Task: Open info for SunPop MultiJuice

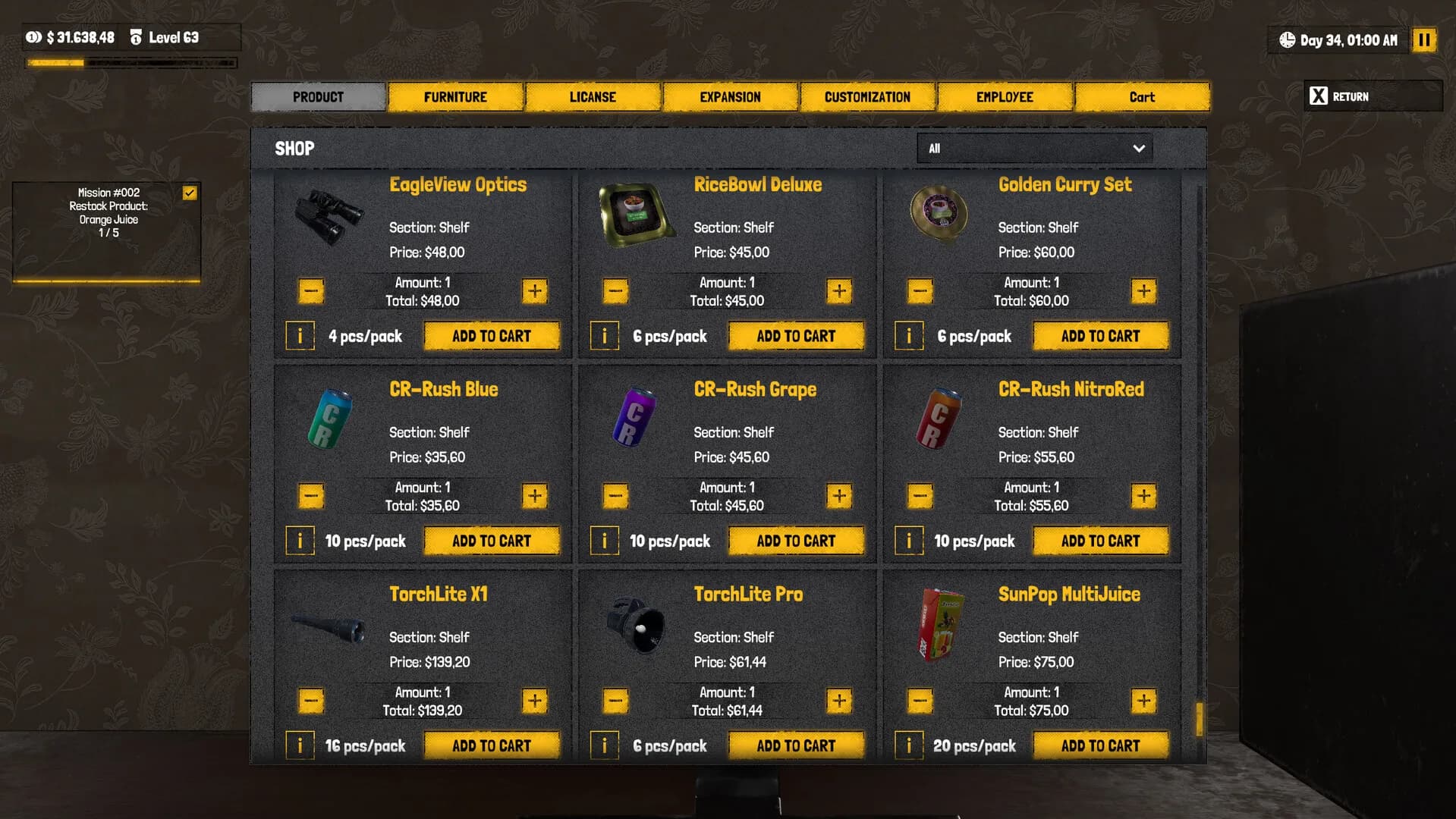Action: (x=908, y=745)
